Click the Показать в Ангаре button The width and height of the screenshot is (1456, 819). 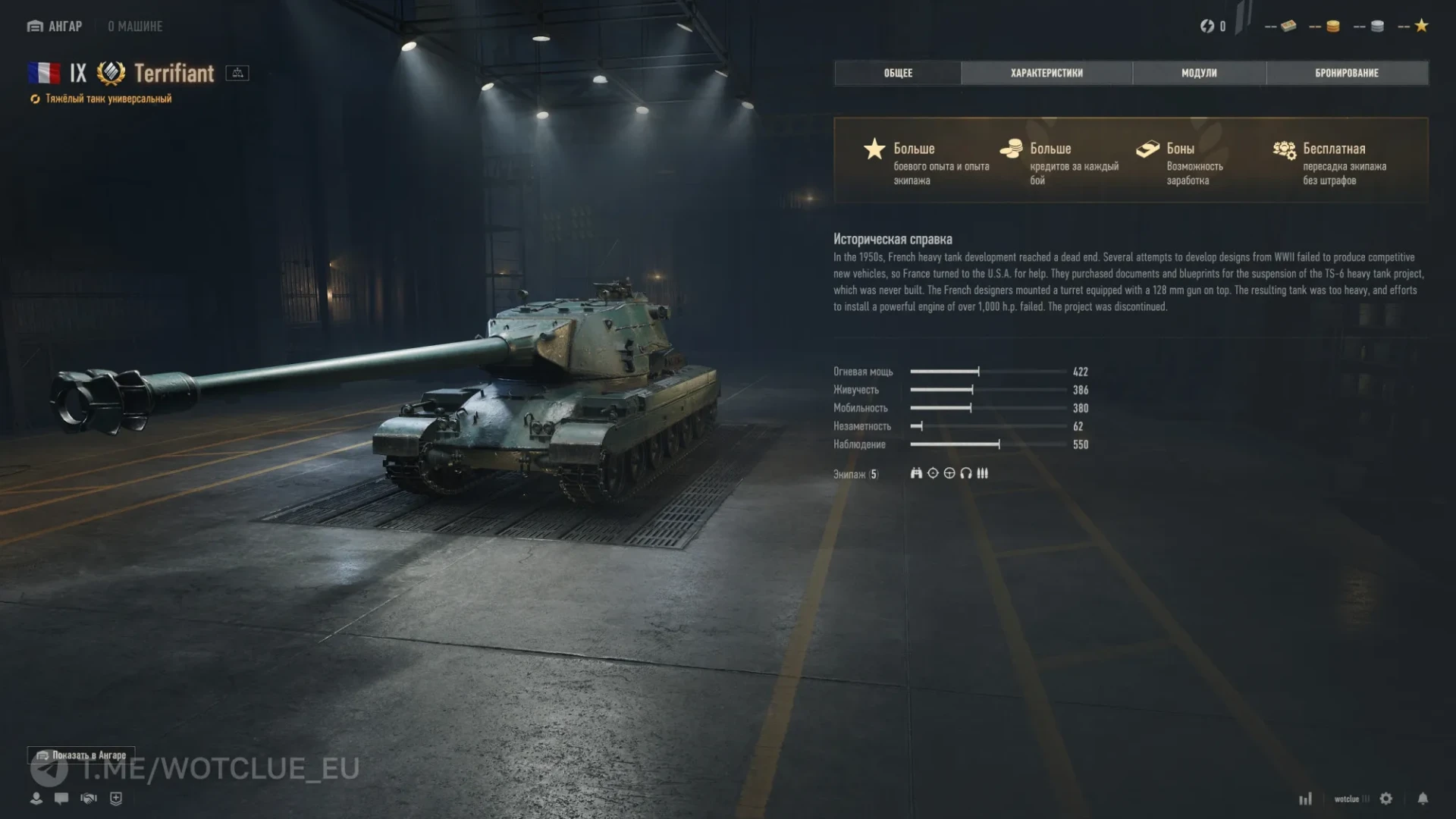tap(82, 755)
